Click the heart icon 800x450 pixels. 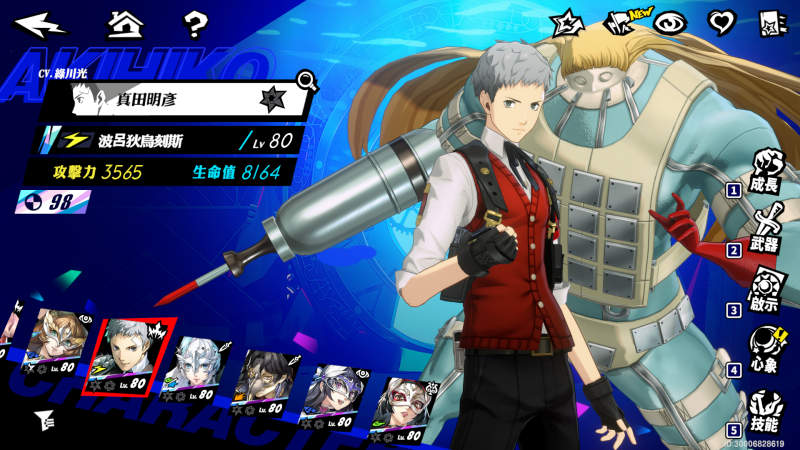coord(720,22)
